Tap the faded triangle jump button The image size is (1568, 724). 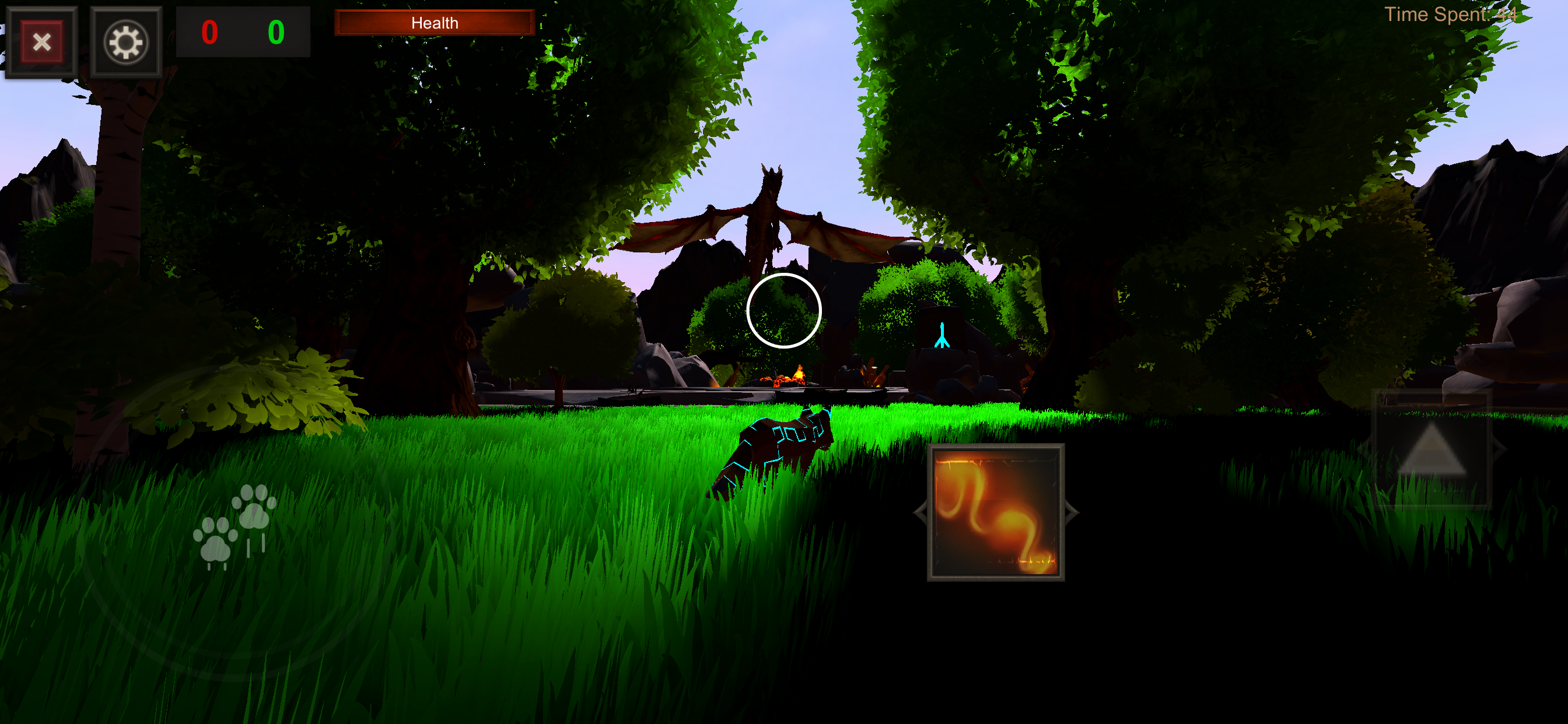point(1431,450)
